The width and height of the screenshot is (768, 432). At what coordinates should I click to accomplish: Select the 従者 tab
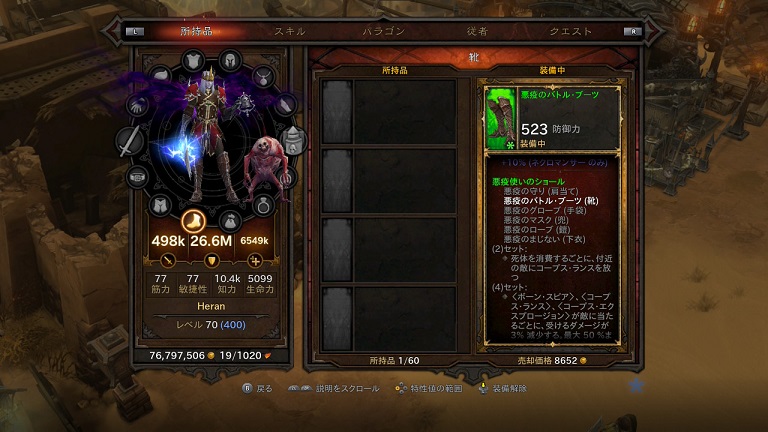pos(477,31)
